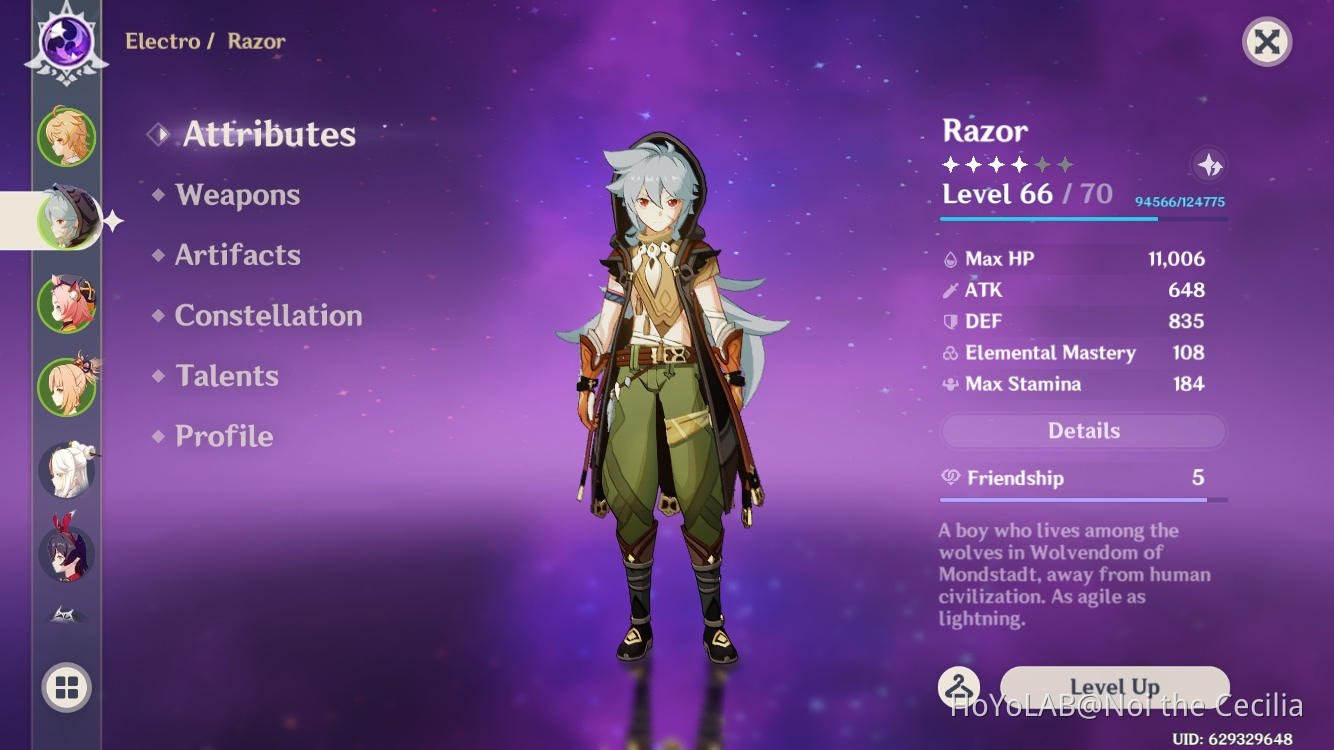Open the pink-haired character from the sidebar
This screenshot has width=1334, height=750.
point(66,302)
